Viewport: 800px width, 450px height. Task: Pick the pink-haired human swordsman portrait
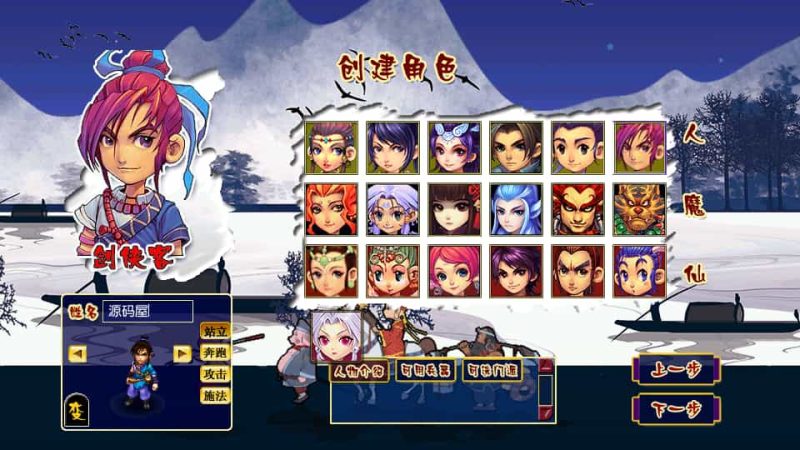pyautogui.click(x=639, y=148)
